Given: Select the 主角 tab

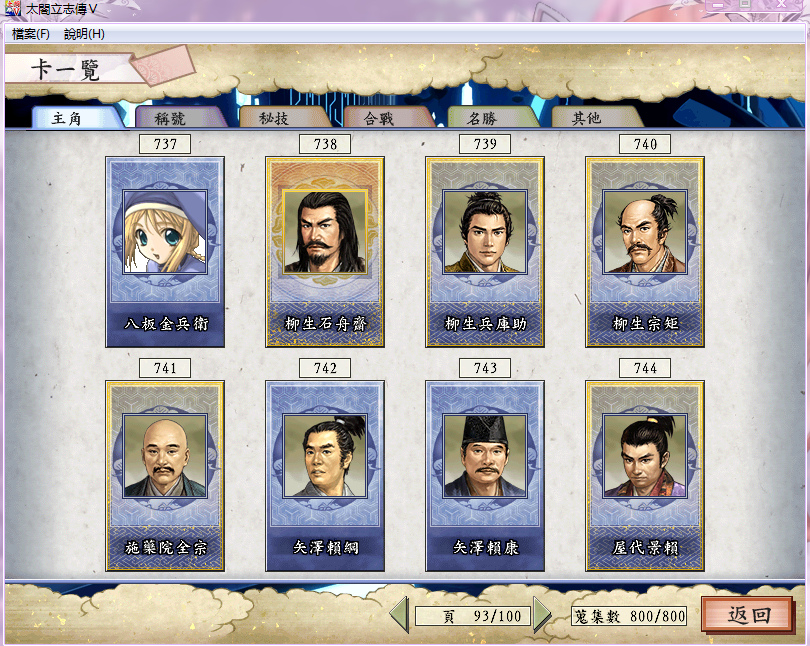Looking at the screenshot, I should (x=66, y=118).
